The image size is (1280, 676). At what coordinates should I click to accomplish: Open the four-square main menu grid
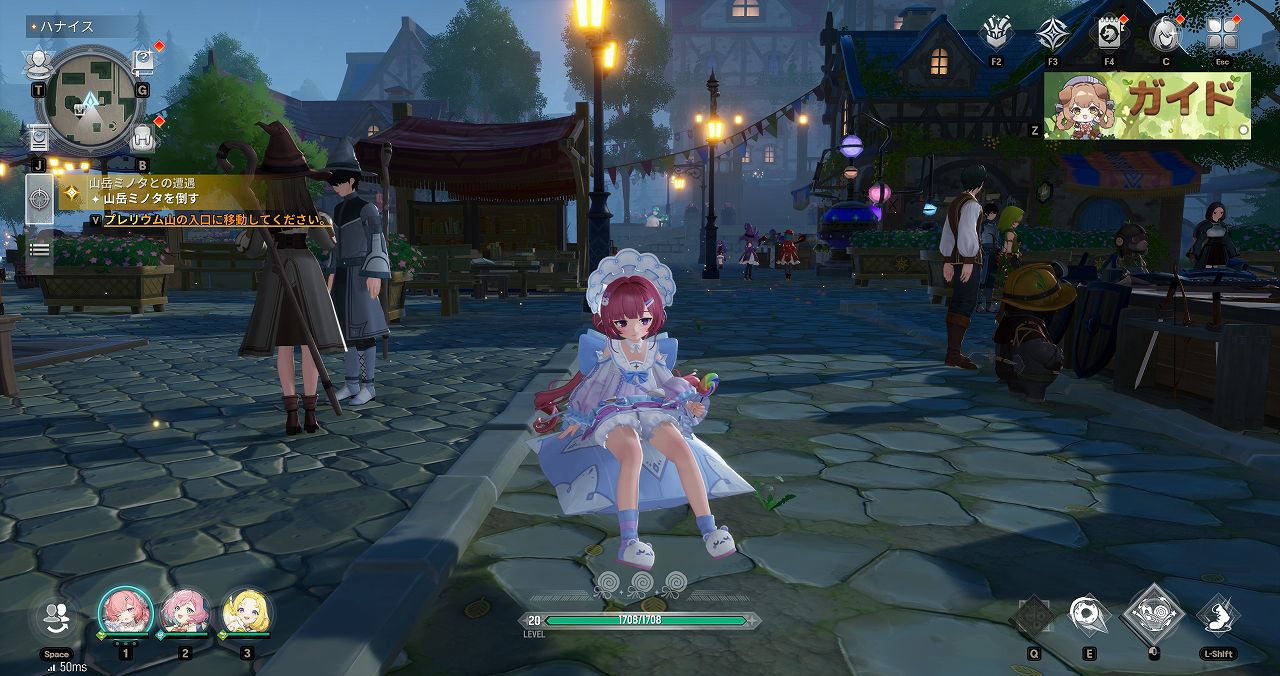pyautogui.click(x=1222, y=35)
